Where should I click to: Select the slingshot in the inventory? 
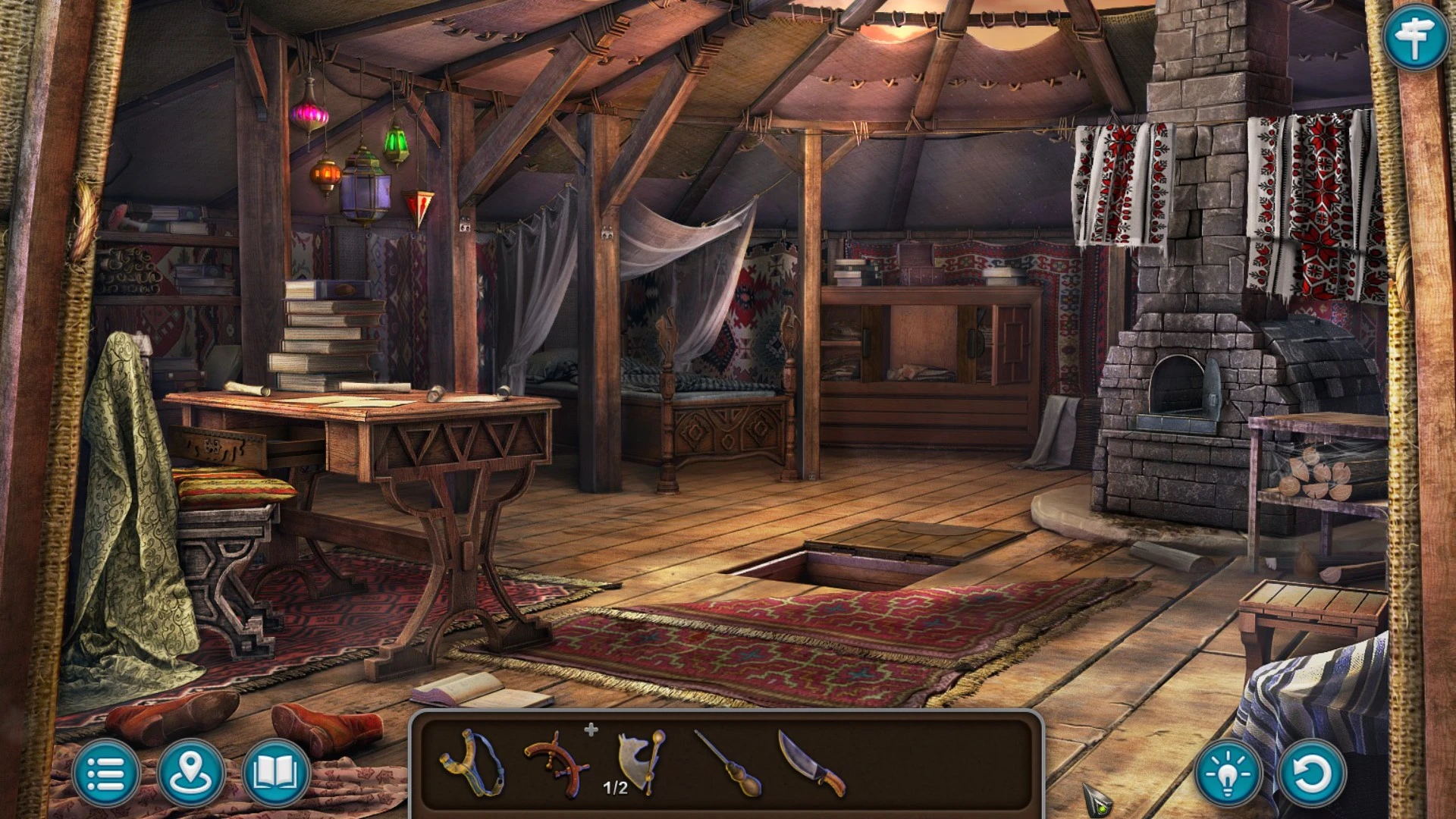[x=472, y=763]
